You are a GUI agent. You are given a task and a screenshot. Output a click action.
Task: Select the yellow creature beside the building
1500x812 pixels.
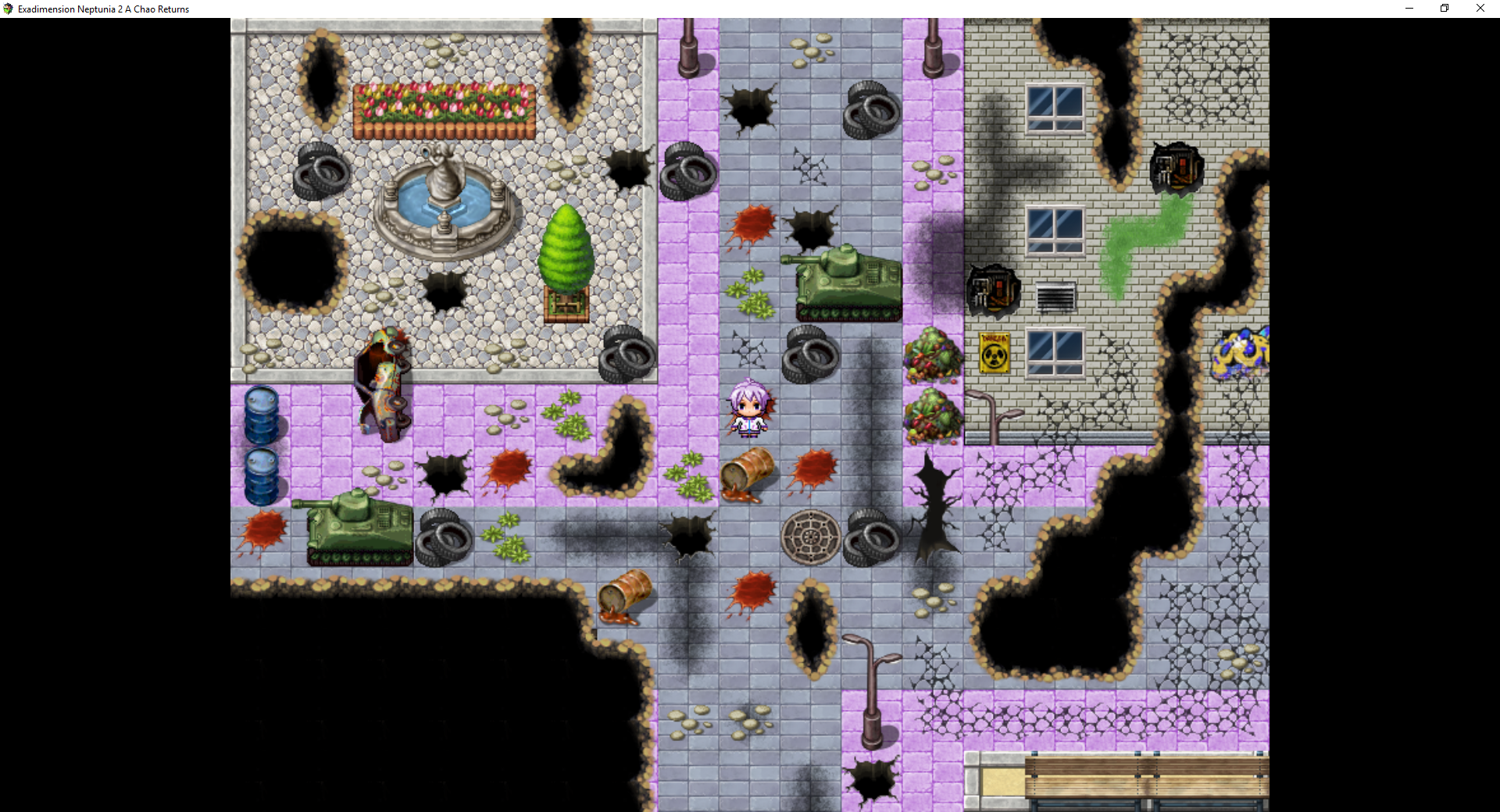click(x=1242, y=355)
